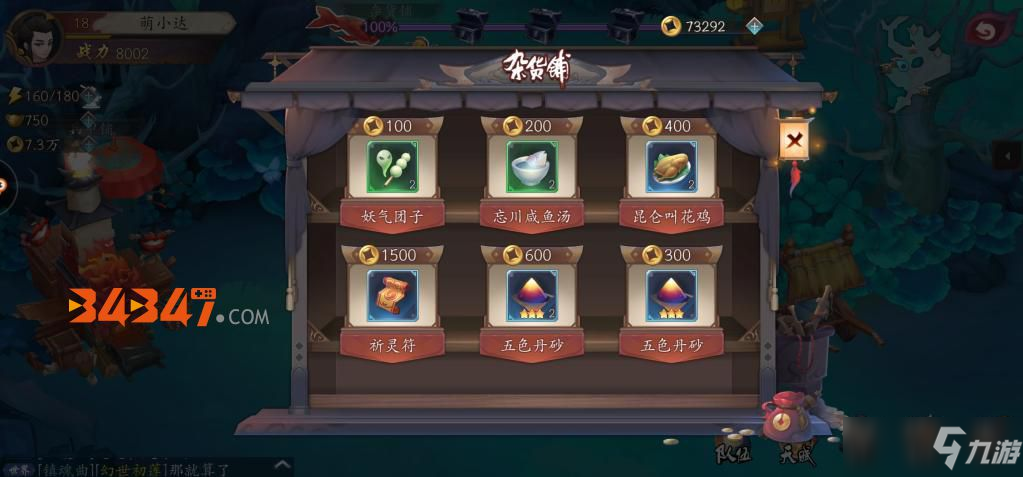Open the 天赋 talent menu

click(x=797, y=451)
